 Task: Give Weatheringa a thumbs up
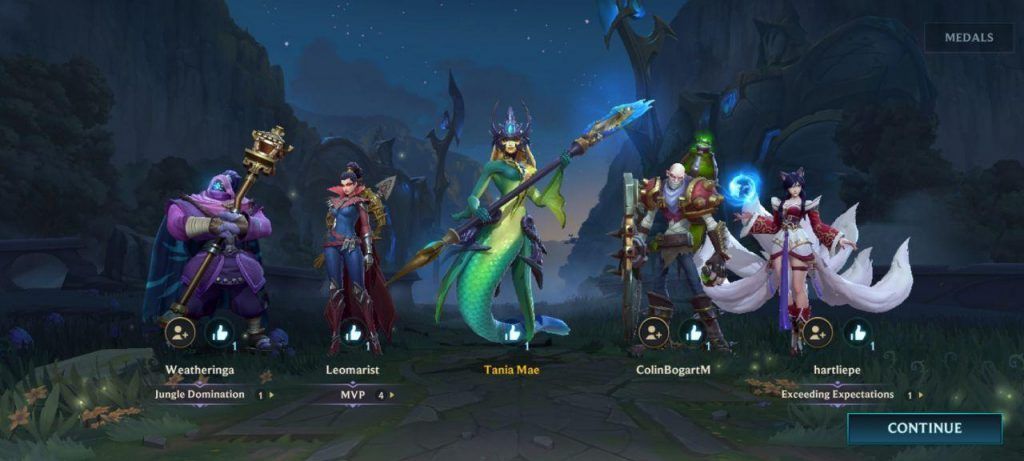tap(219, 332)
